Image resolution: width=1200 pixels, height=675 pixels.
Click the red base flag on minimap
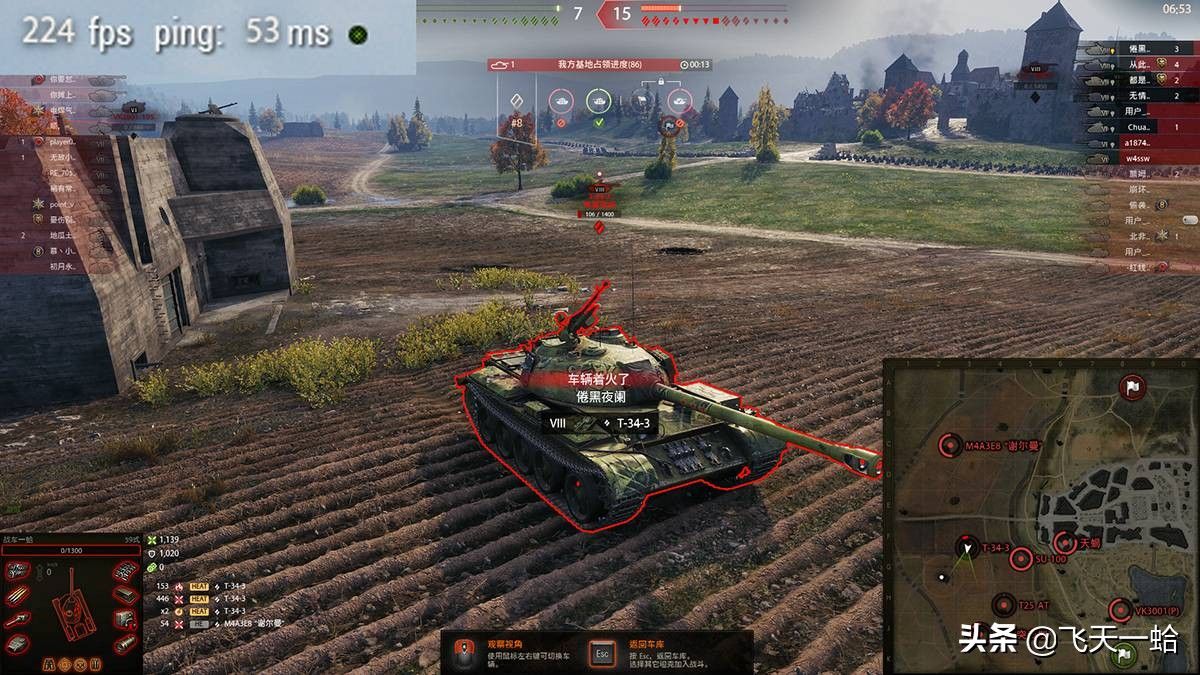[x=1132, y=386]
